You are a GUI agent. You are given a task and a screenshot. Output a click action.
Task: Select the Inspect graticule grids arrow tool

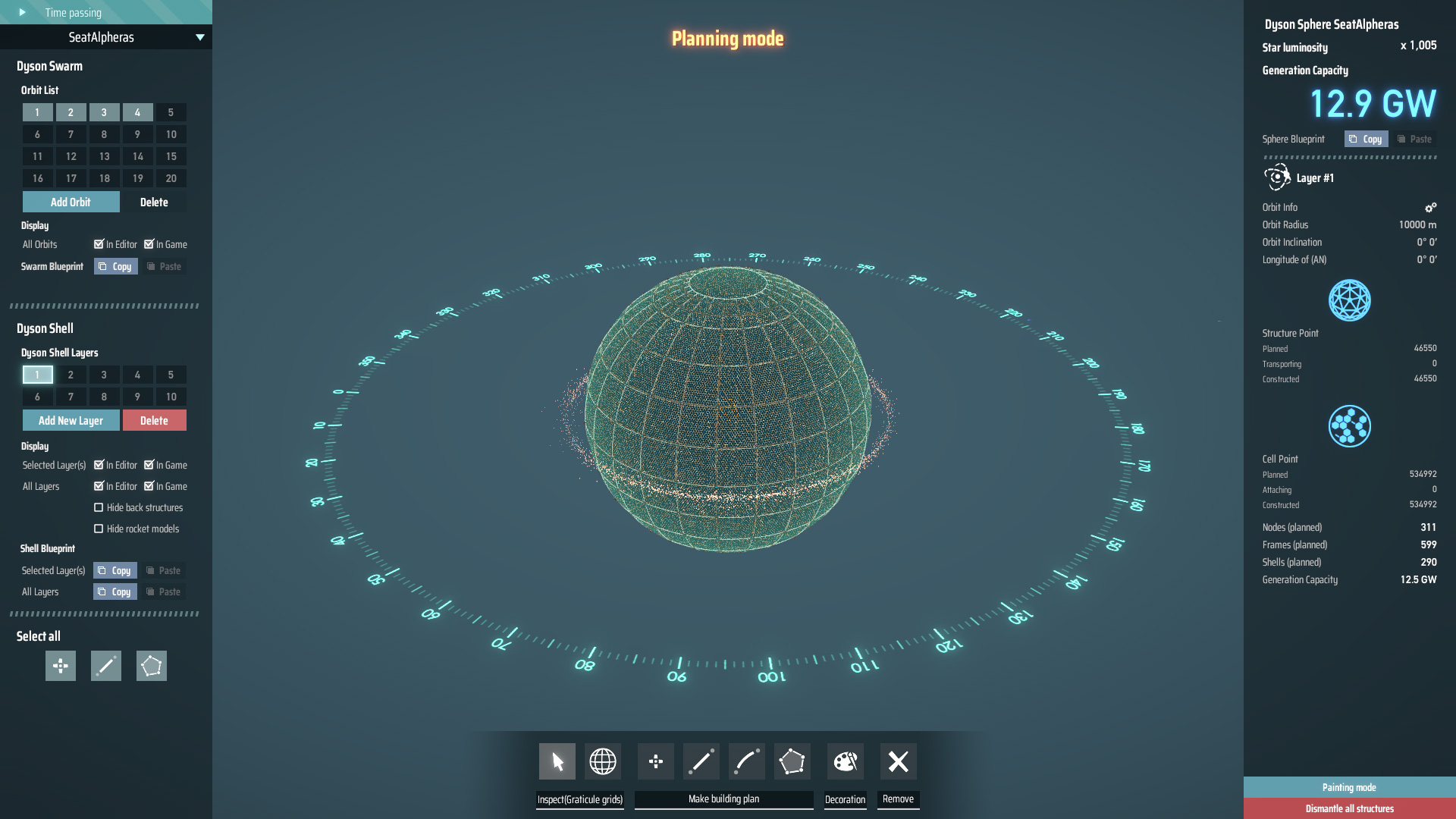click(557, 761)
